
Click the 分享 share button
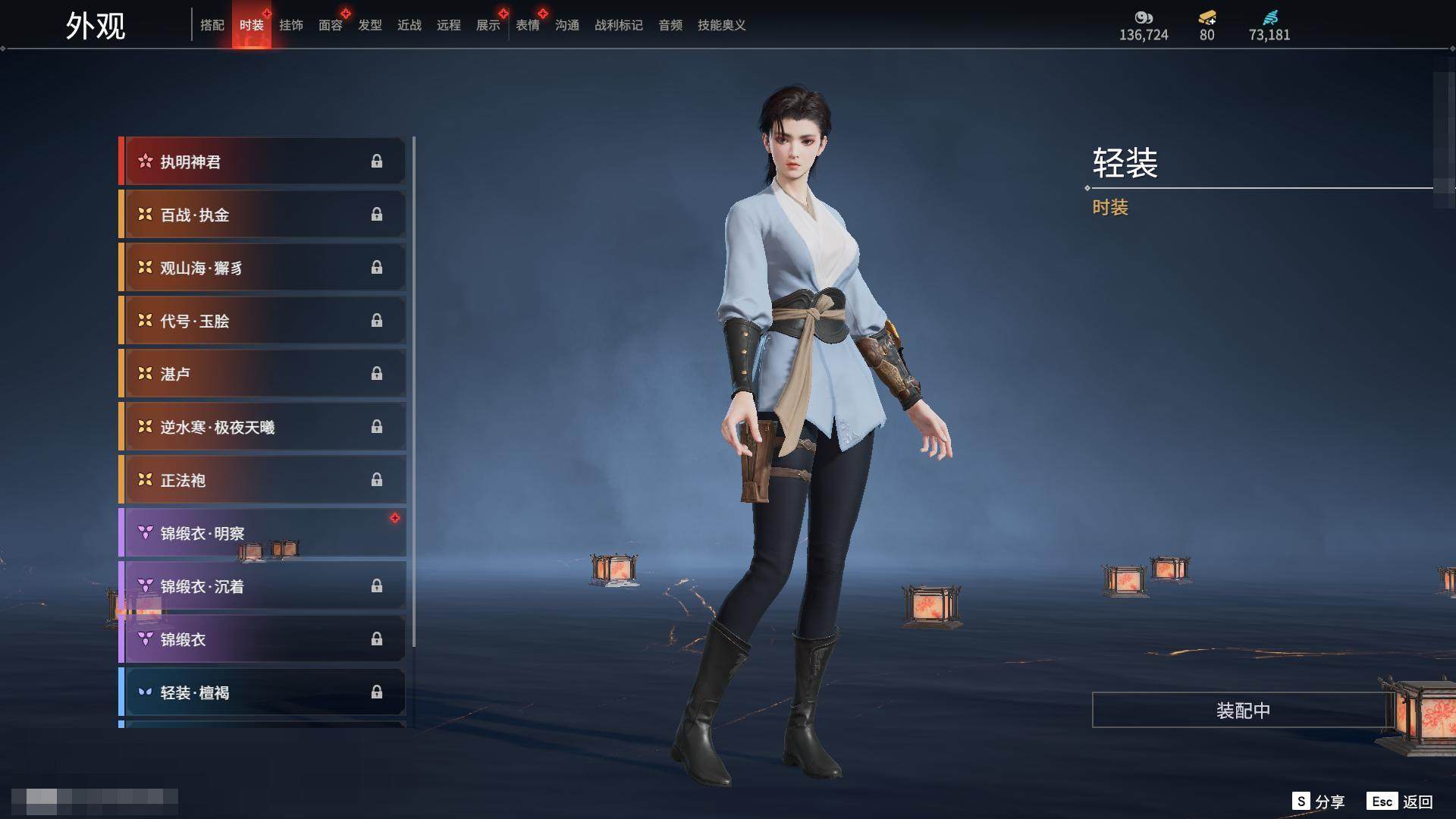(1319, 802)
